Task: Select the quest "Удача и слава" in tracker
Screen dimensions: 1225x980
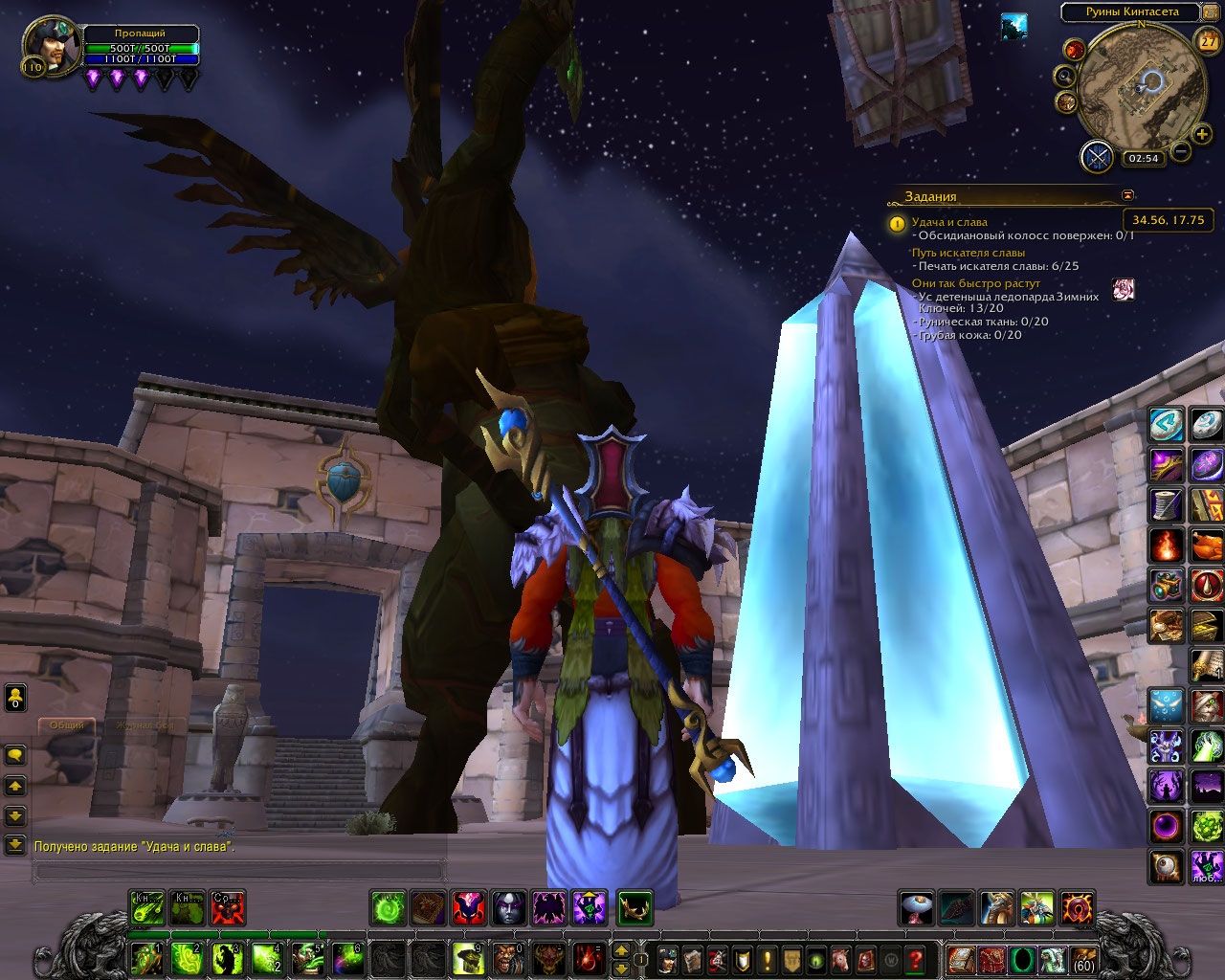Action: 949,222
